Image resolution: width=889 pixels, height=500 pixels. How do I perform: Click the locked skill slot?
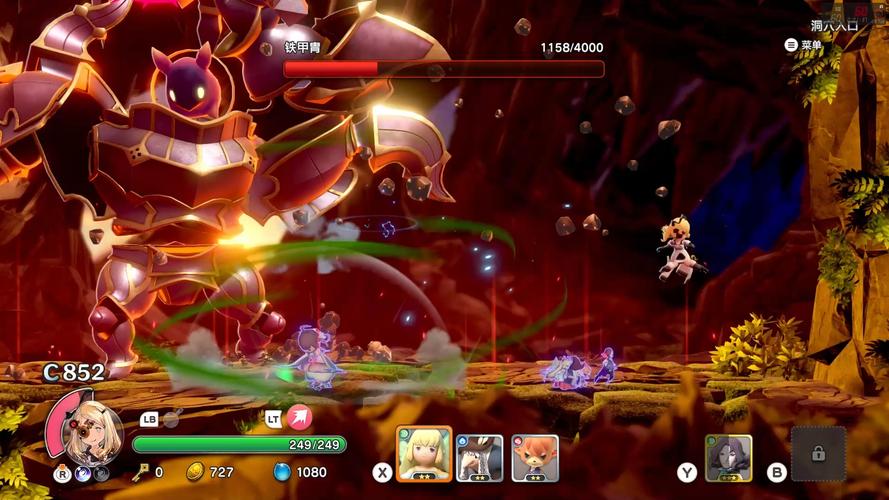(818, 454)
